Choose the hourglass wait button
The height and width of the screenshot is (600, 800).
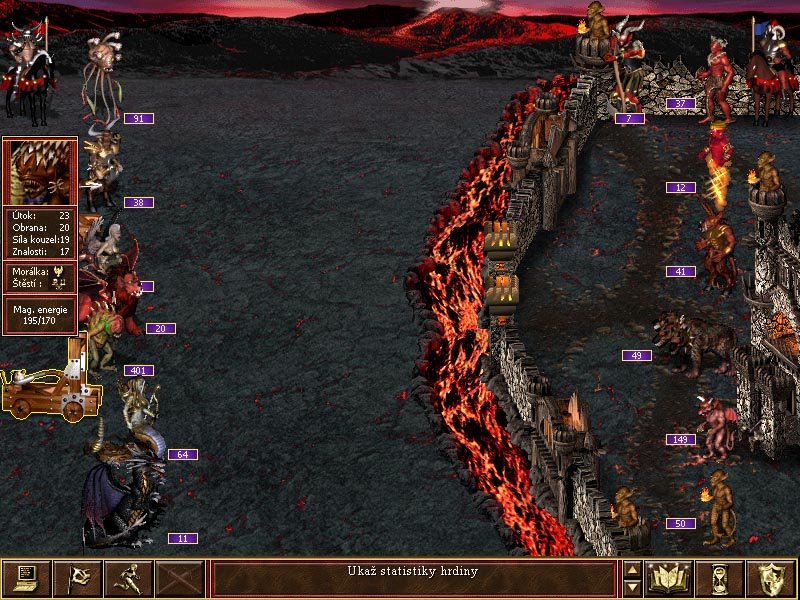click(721, 578)
